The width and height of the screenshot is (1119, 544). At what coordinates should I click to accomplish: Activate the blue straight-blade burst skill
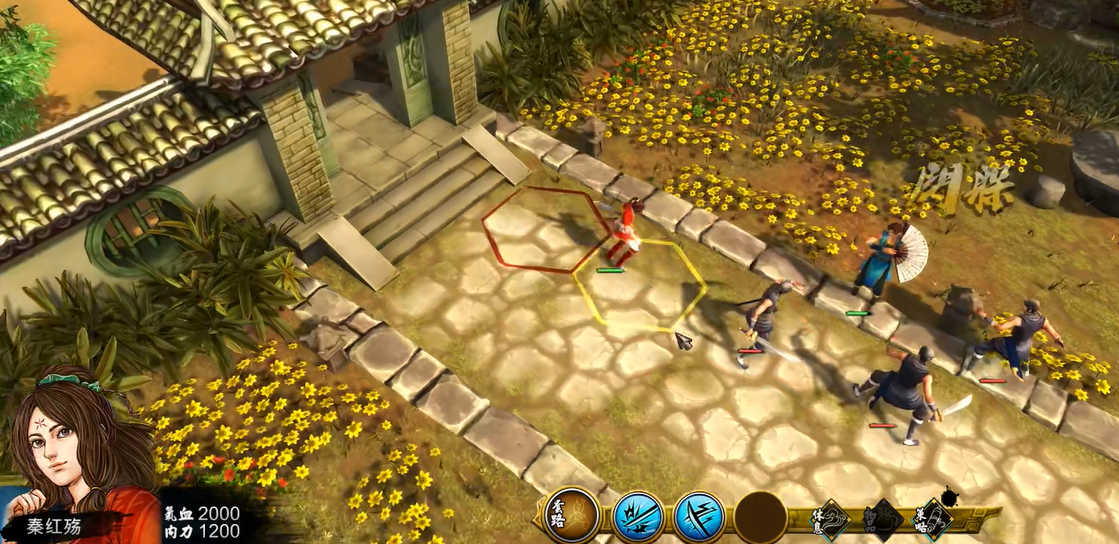pyautogui.click(x=638, y=517)
